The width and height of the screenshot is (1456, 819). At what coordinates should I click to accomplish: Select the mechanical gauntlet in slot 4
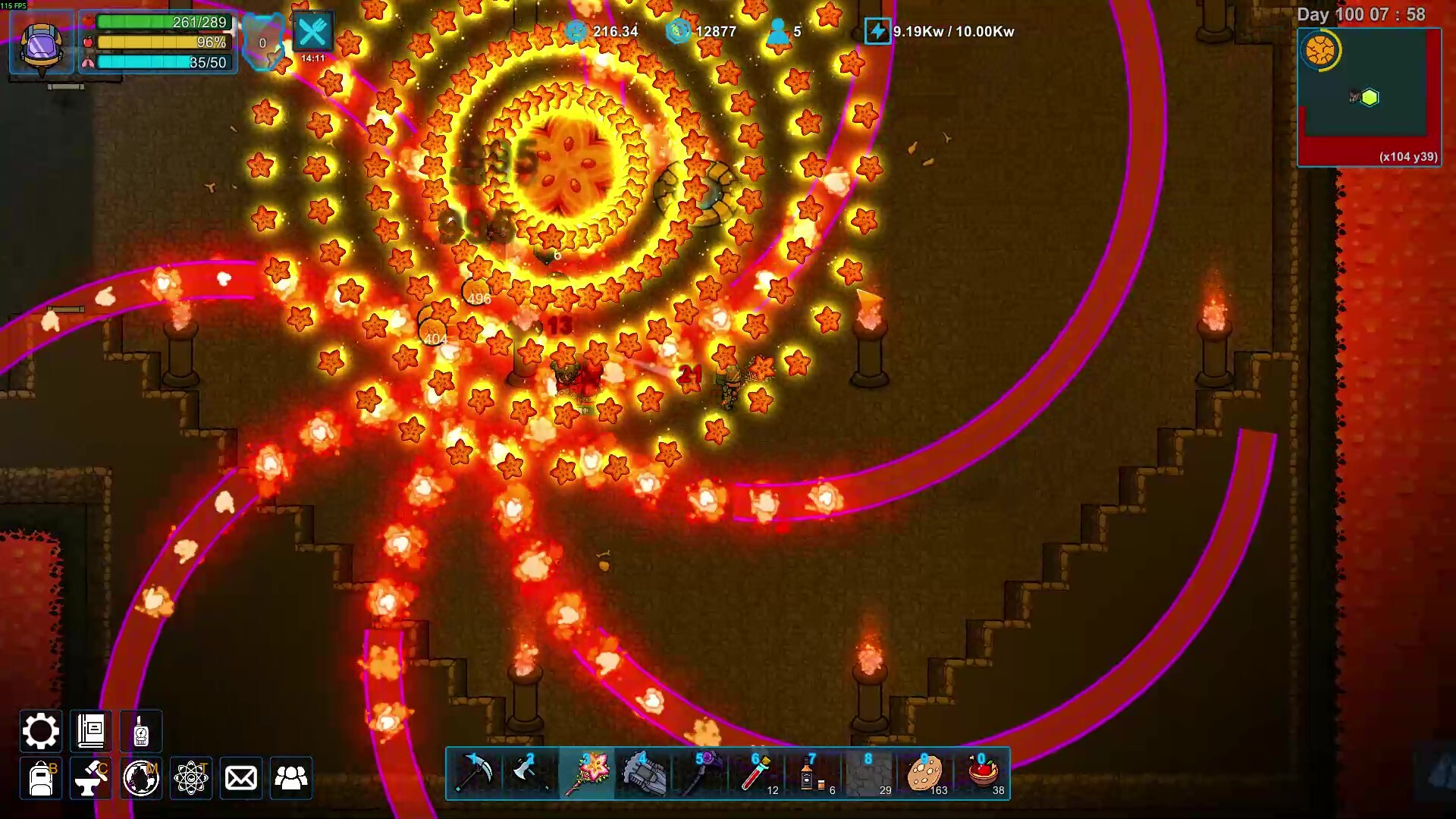643,773
